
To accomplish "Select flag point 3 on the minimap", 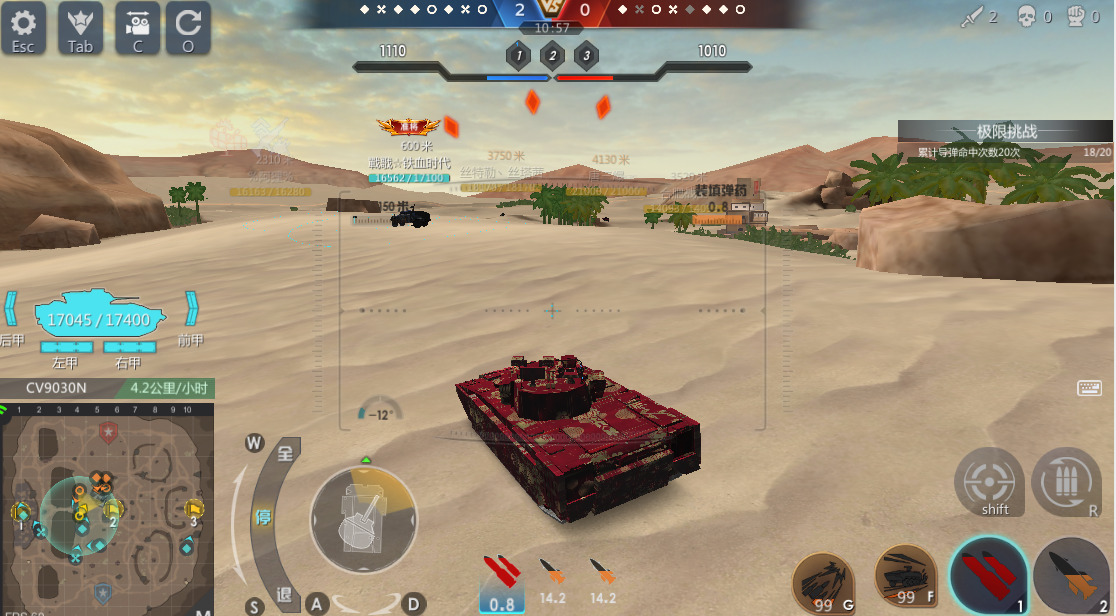I will [194, 510].
